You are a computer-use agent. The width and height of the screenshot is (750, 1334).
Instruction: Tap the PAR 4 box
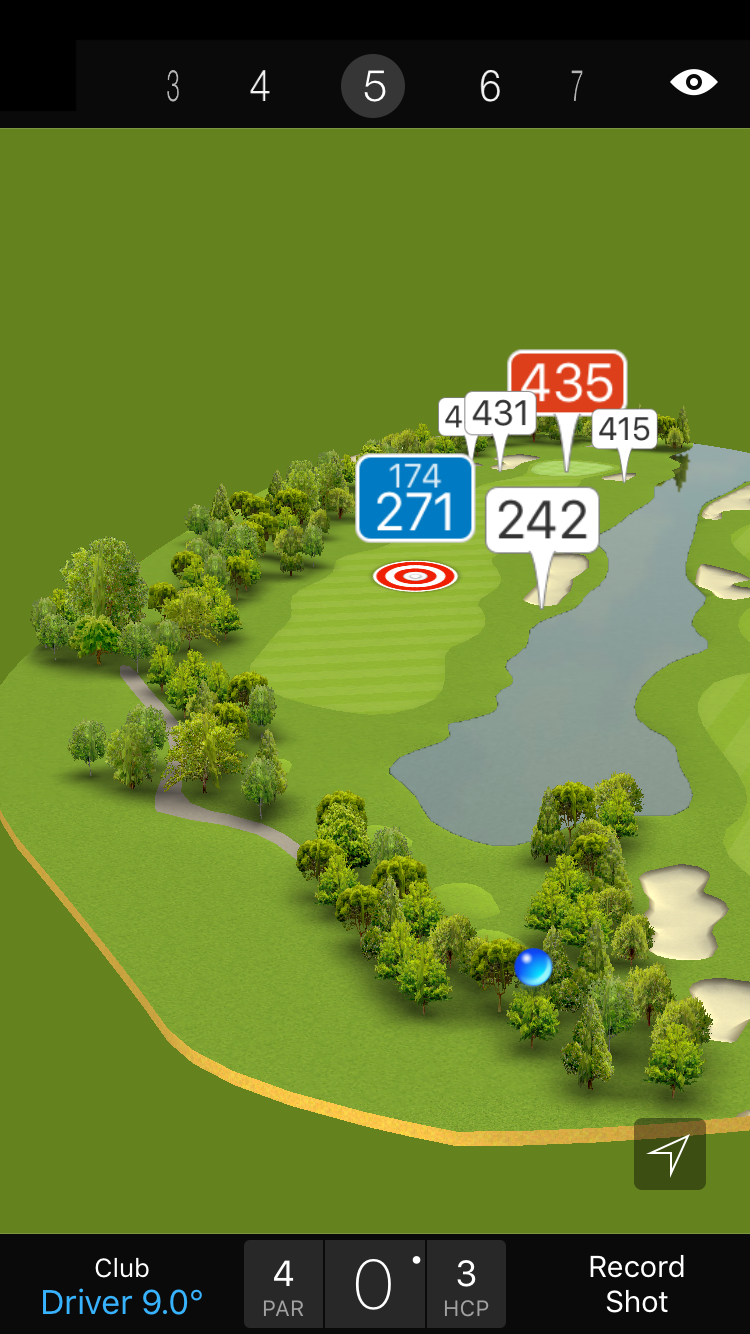(283, 1285)
